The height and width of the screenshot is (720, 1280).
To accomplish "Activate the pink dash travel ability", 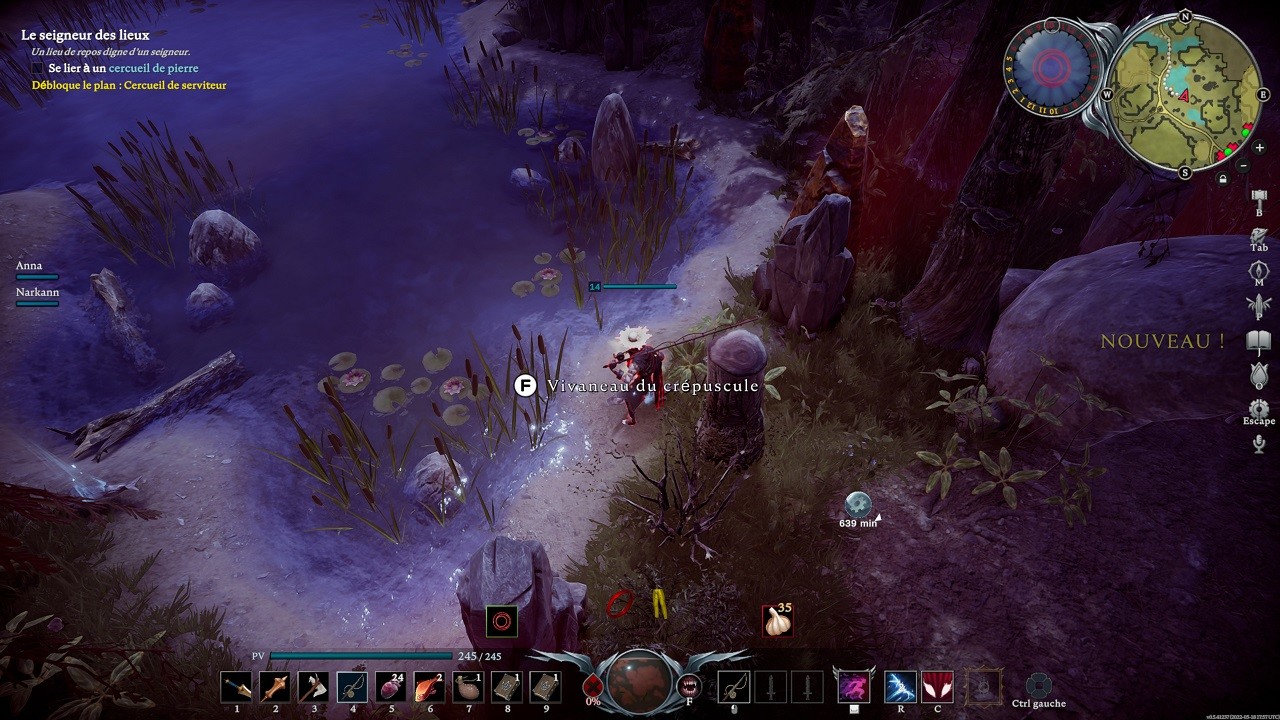I will click(x=853, y=687).
